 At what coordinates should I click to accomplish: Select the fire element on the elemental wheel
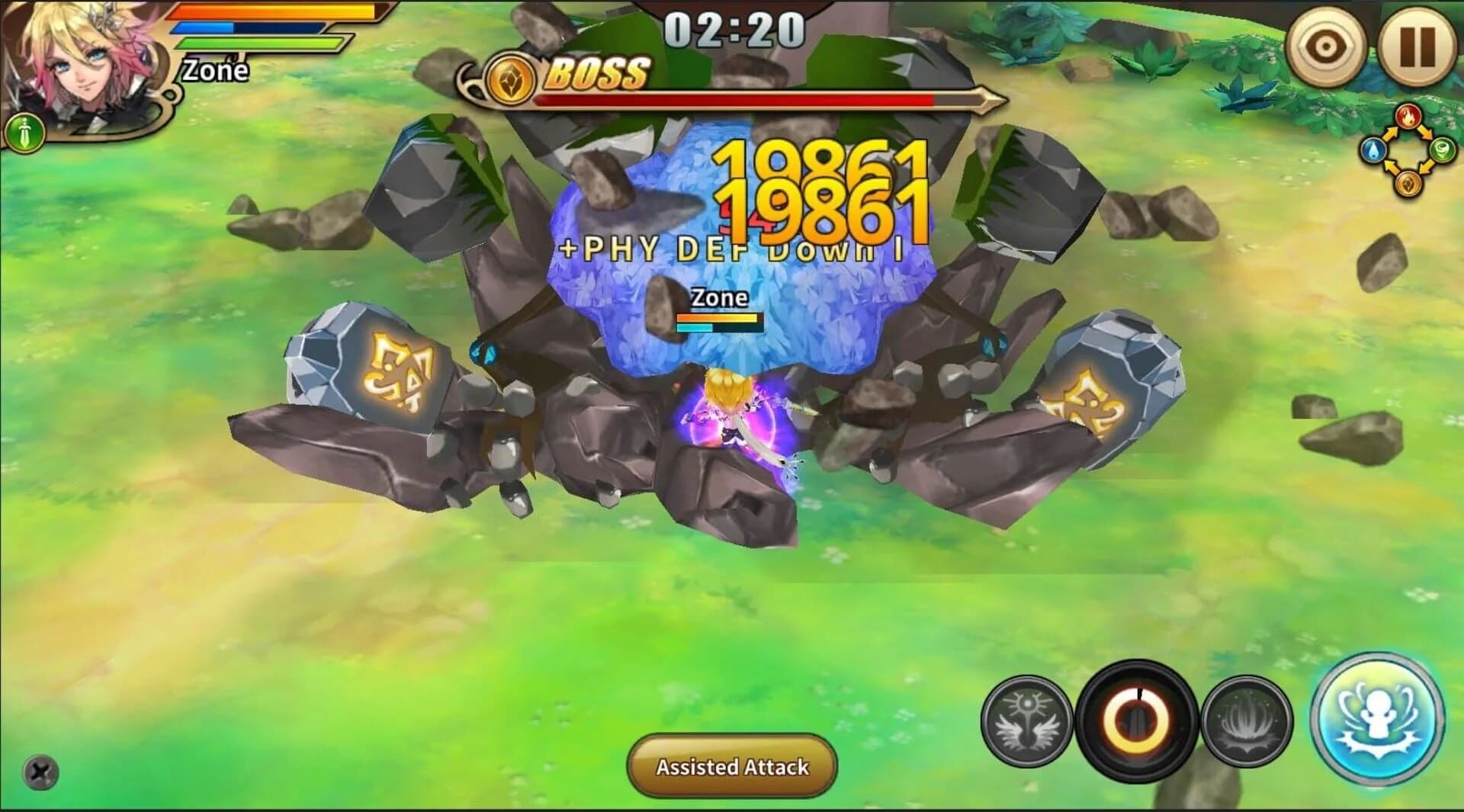(1408, 116)
